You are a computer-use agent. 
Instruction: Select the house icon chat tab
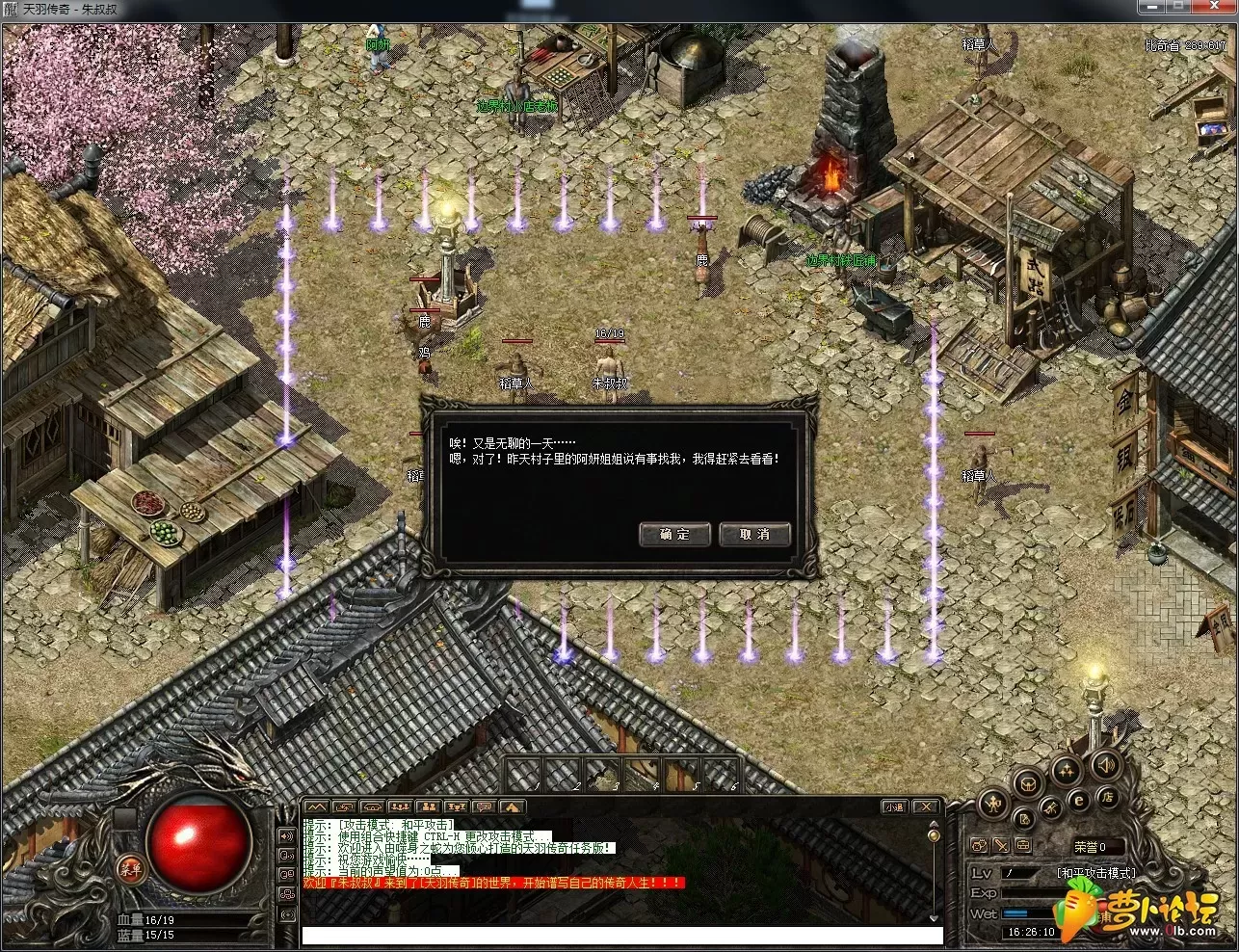pyautogui.click(x=512, y=807)
